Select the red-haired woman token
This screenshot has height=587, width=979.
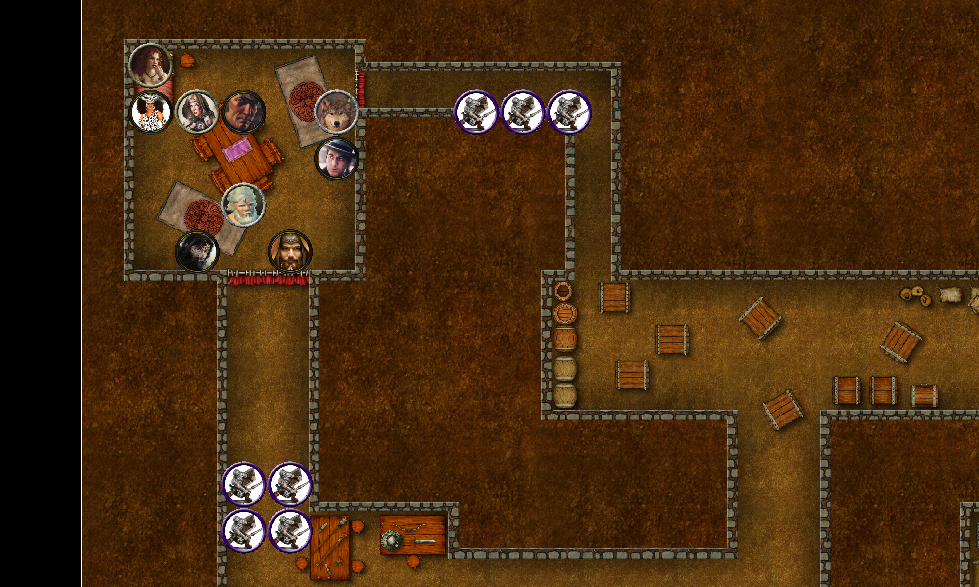tap(150, 65)
